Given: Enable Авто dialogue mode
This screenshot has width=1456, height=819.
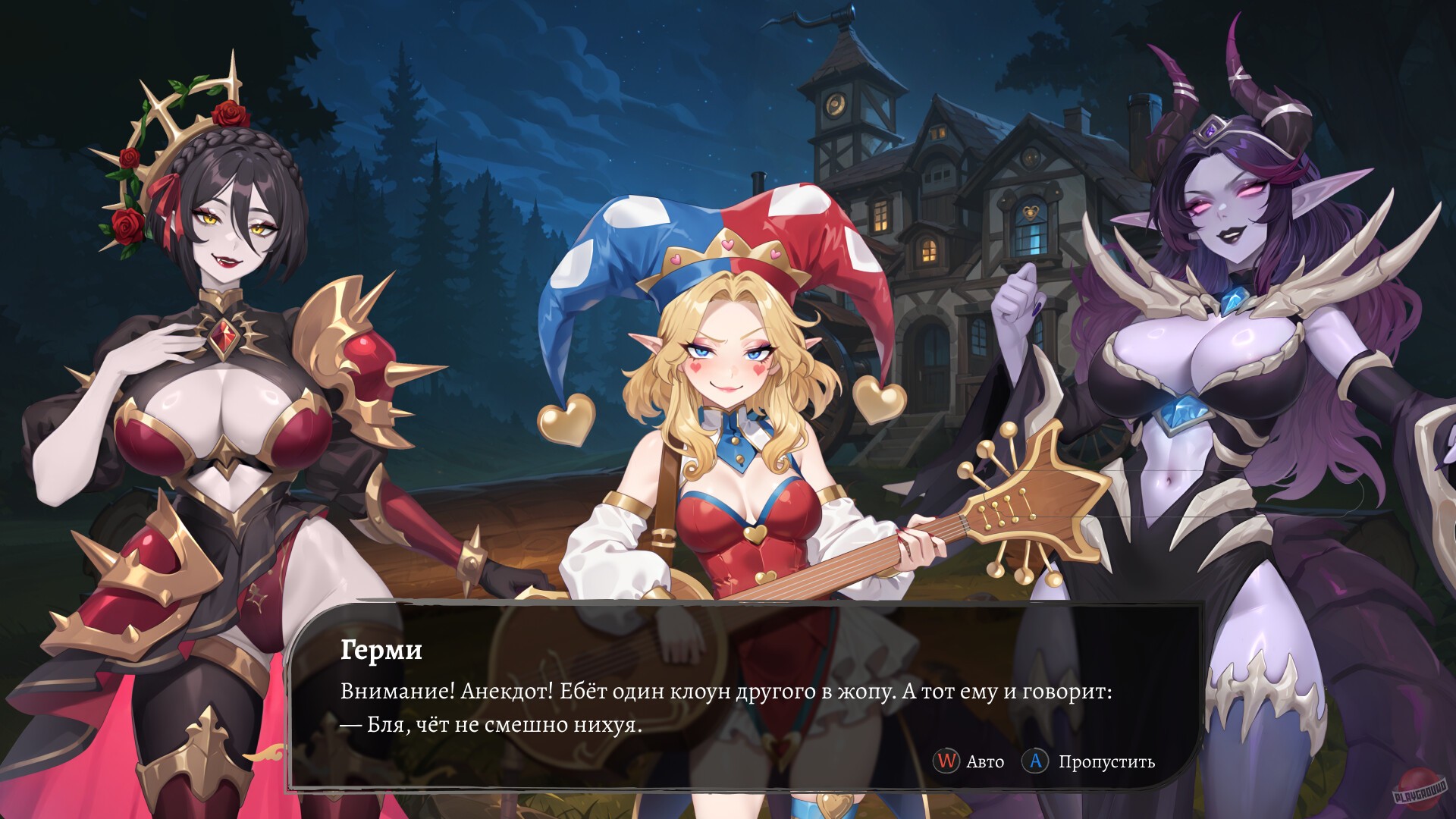Looking at the screenshot, I should [x=978, y=762].
